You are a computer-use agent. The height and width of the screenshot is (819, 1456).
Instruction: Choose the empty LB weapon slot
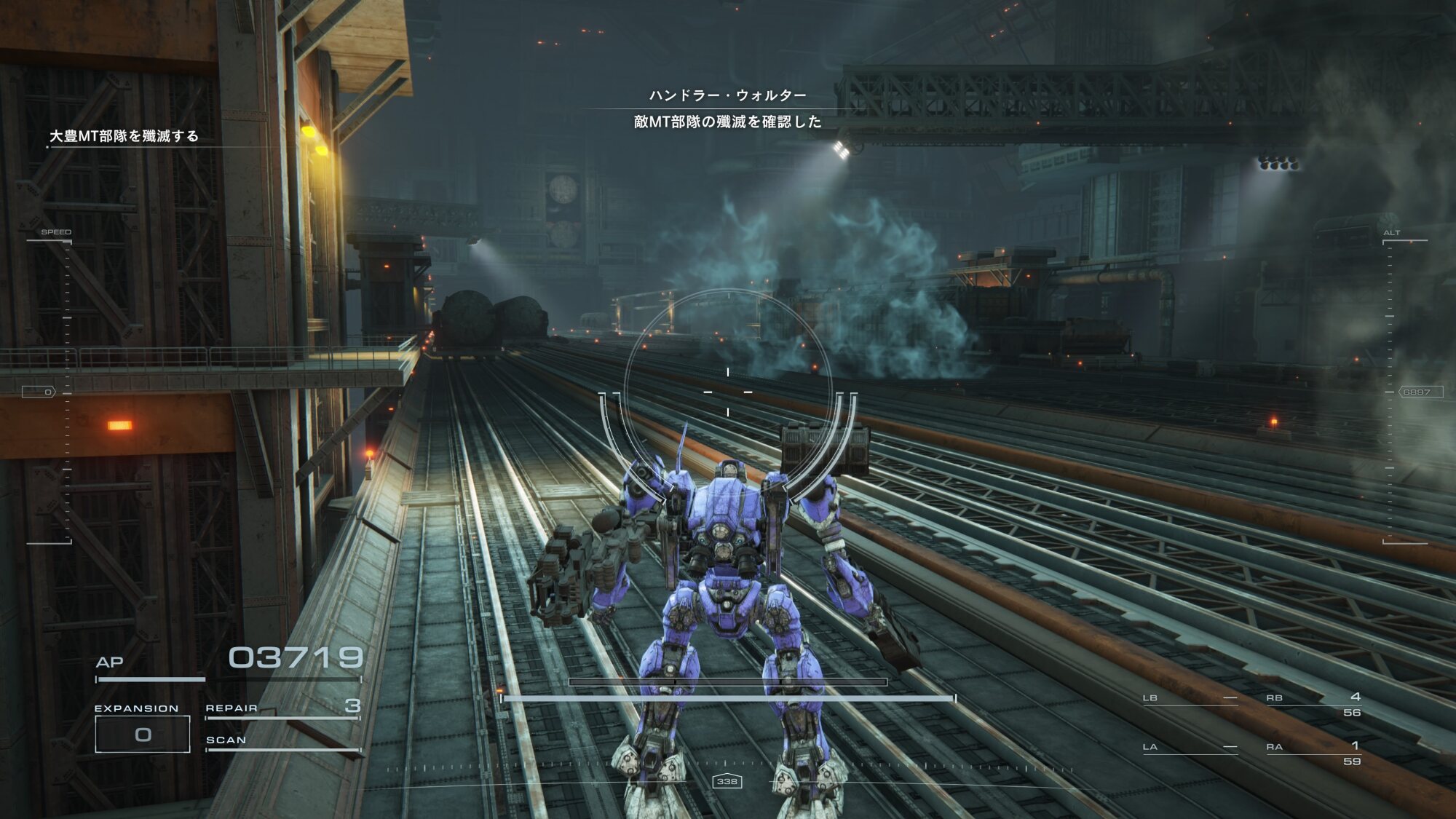pyautogui.click(x=1190, y=698)
